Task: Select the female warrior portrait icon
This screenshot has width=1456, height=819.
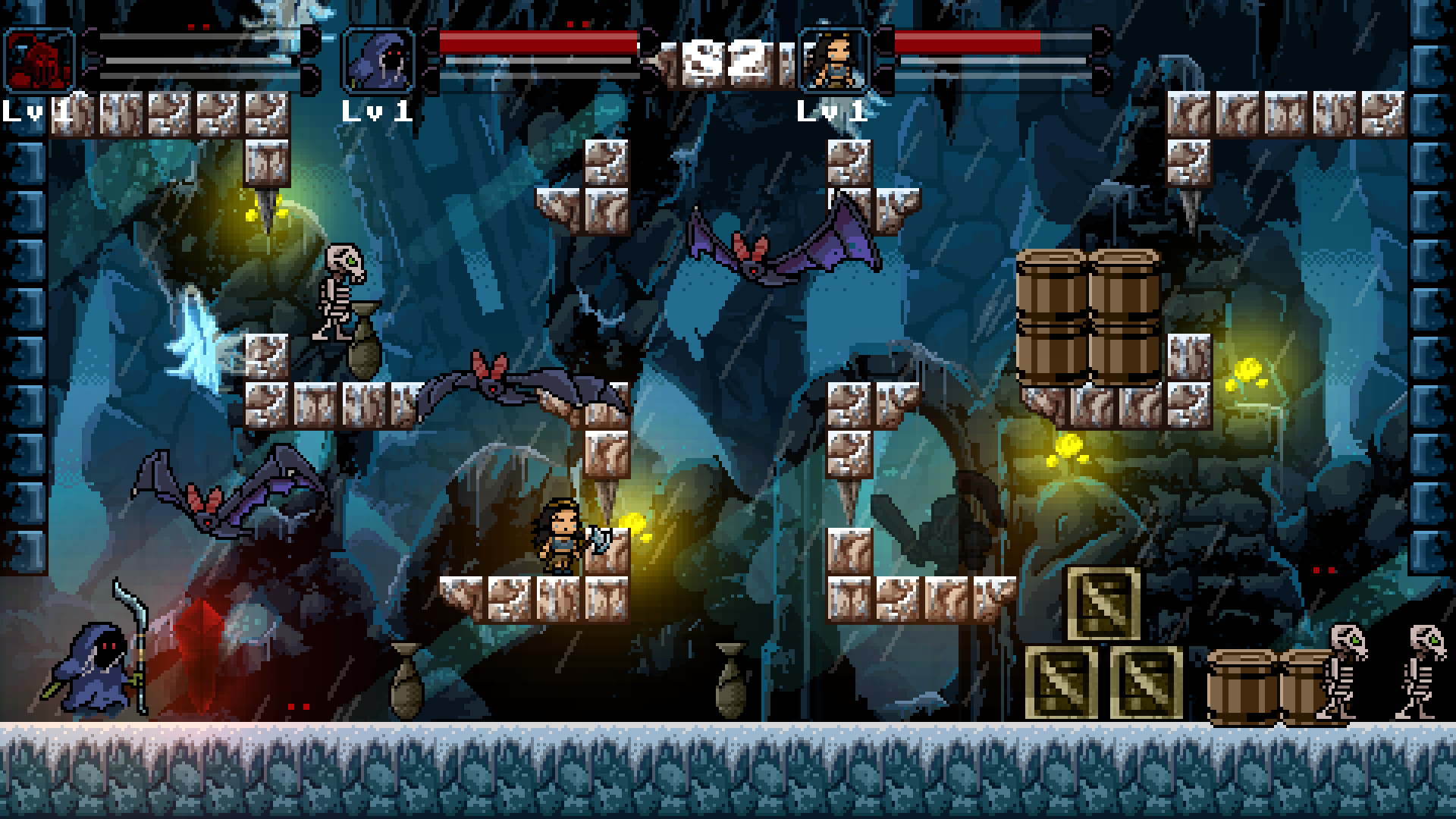Action: click(x=834, y=58)
